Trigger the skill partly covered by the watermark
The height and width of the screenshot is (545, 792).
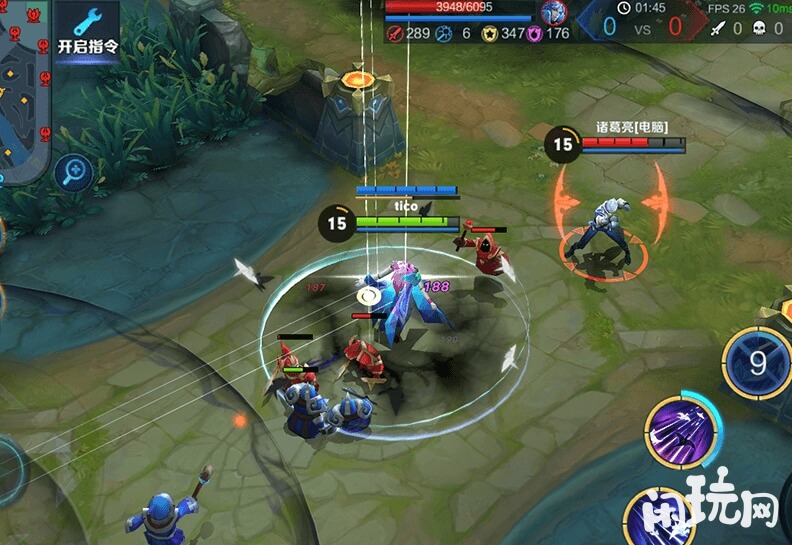point(660,518)
